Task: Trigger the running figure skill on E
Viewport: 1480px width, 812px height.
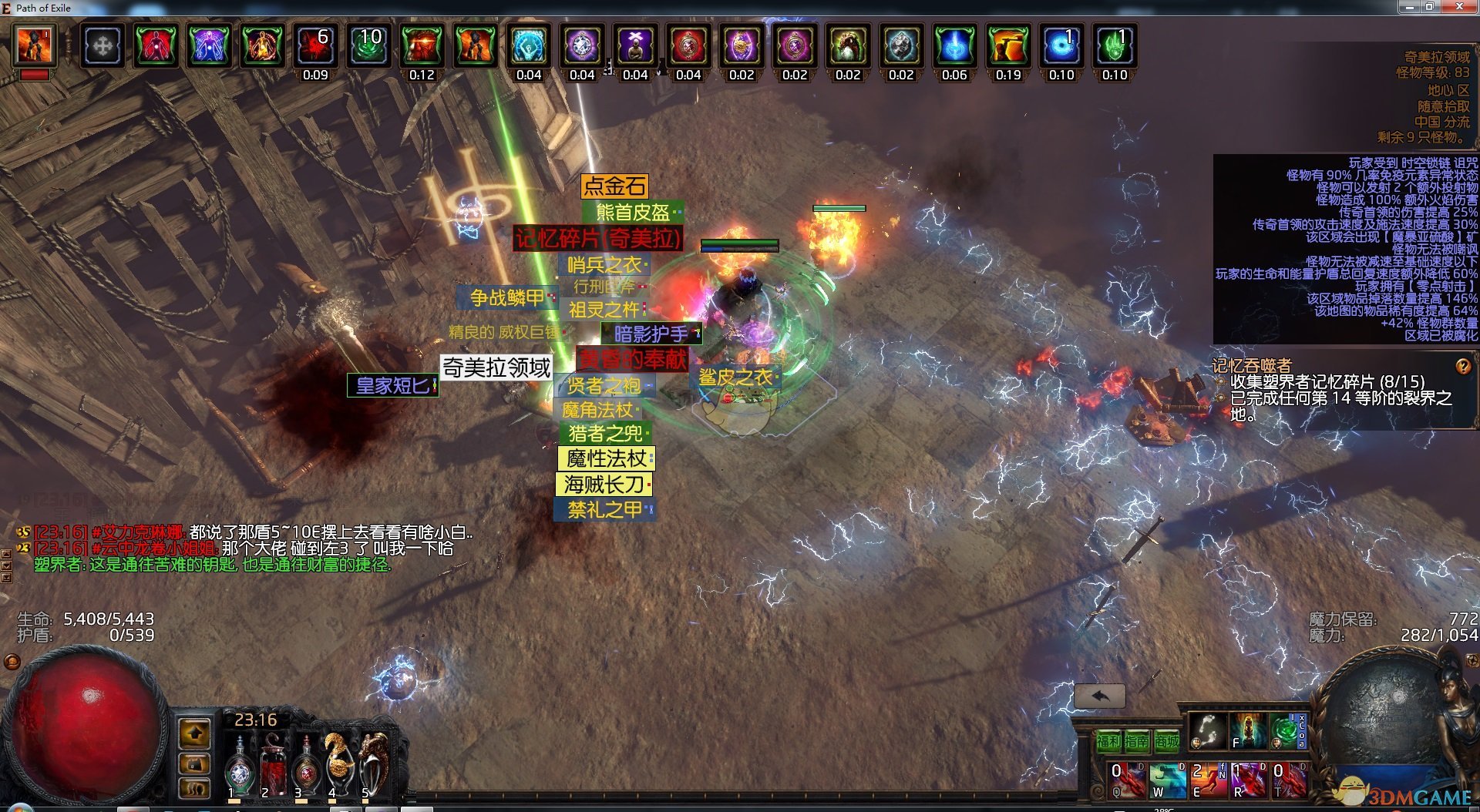Action: tap(1207, 780)
